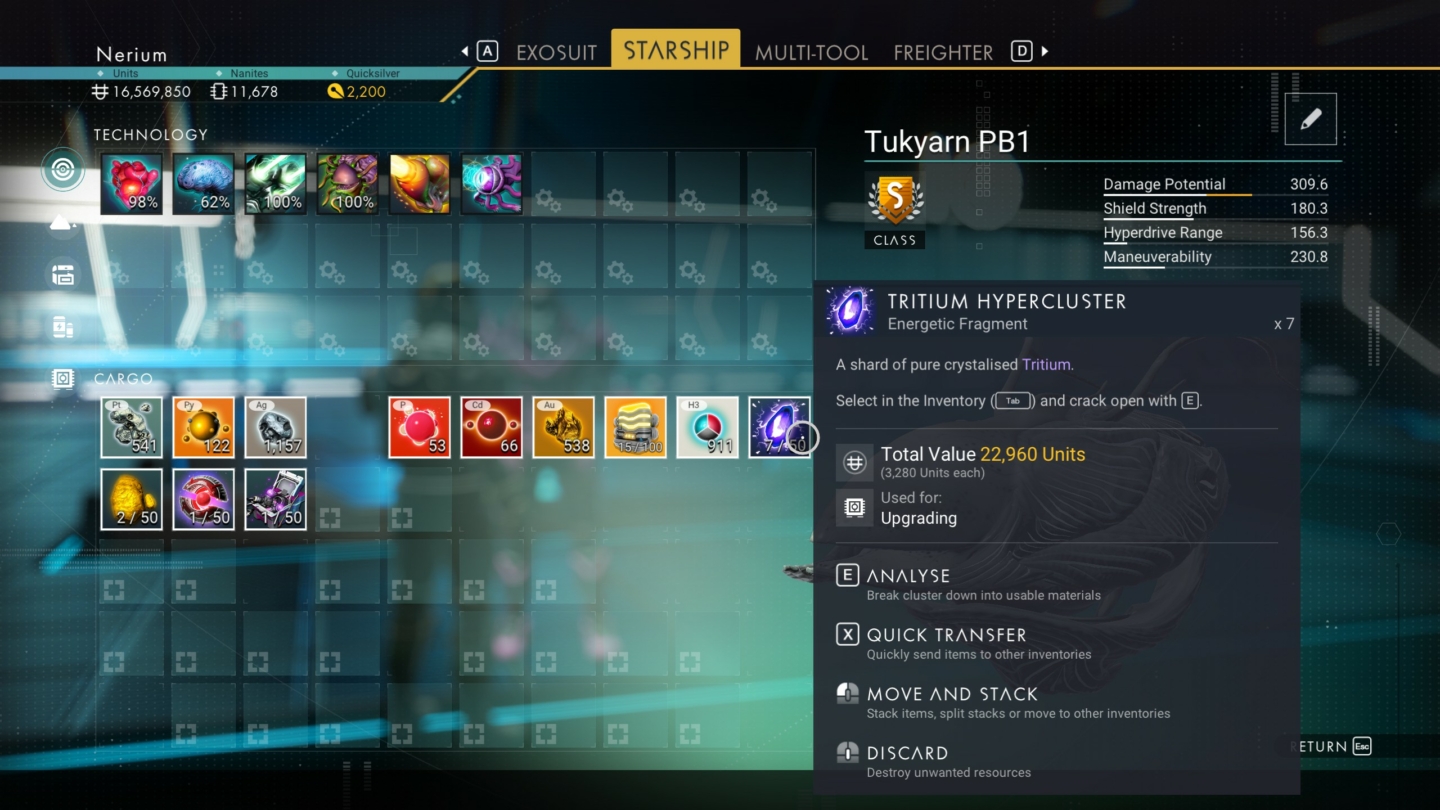Click the Platinum stack in cargo
The width and height of the screenshot is (1440, 810).
(131, 427)
